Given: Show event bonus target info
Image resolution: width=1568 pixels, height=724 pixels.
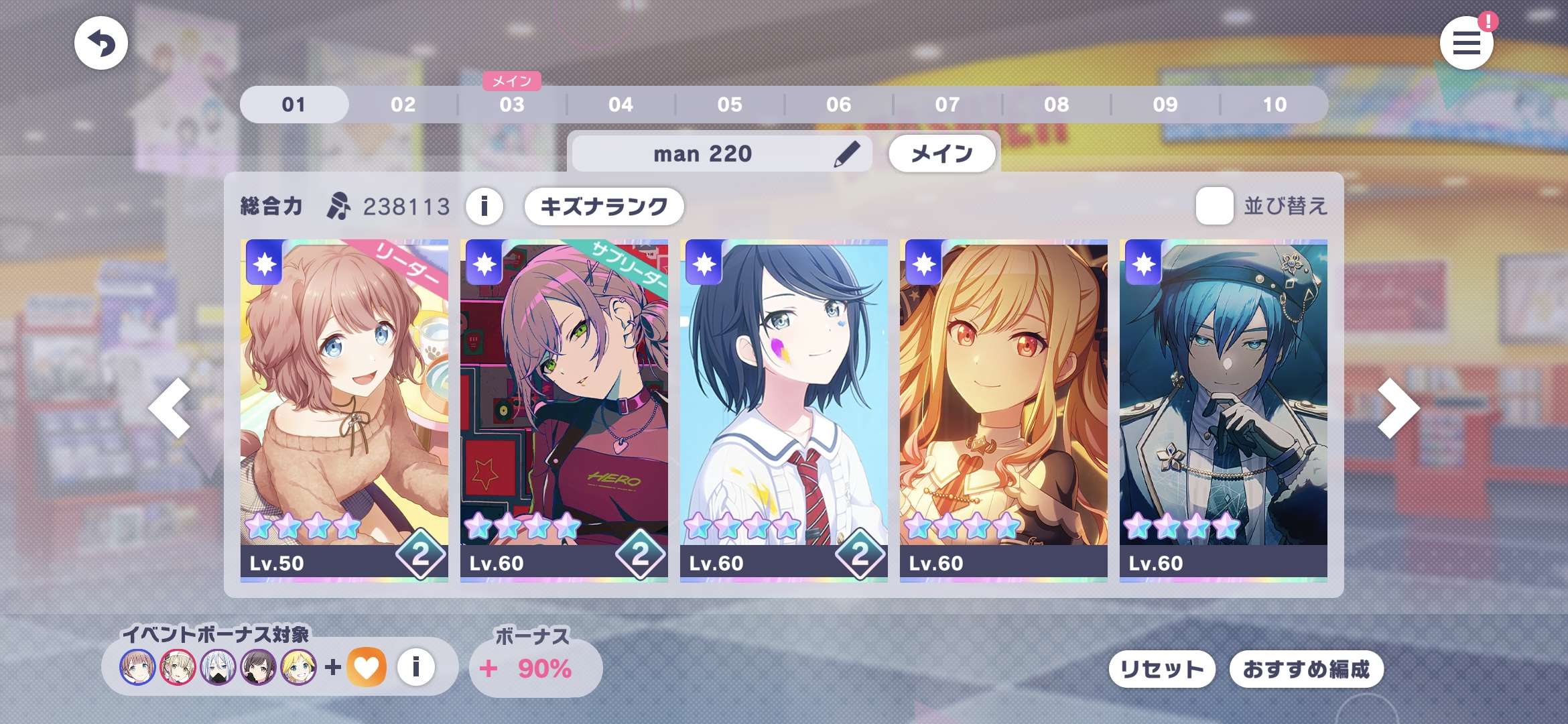Looking at the screenshot, I should click(415, 667).
